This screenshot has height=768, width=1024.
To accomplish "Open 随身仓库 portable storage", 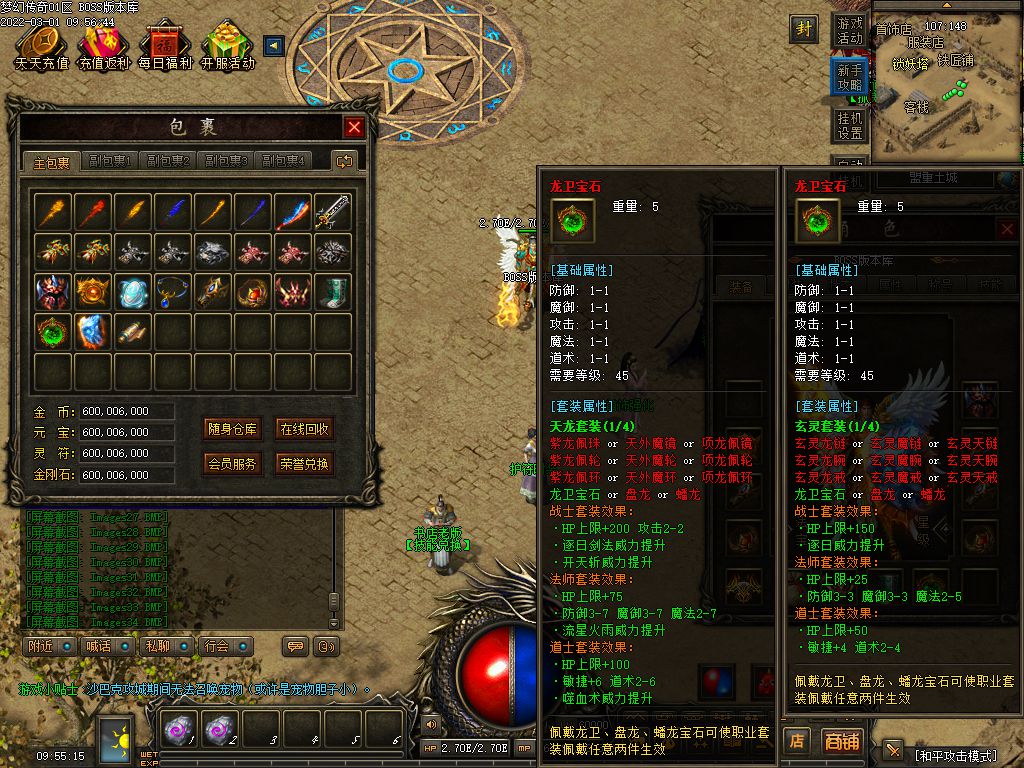I will [232, 429].
